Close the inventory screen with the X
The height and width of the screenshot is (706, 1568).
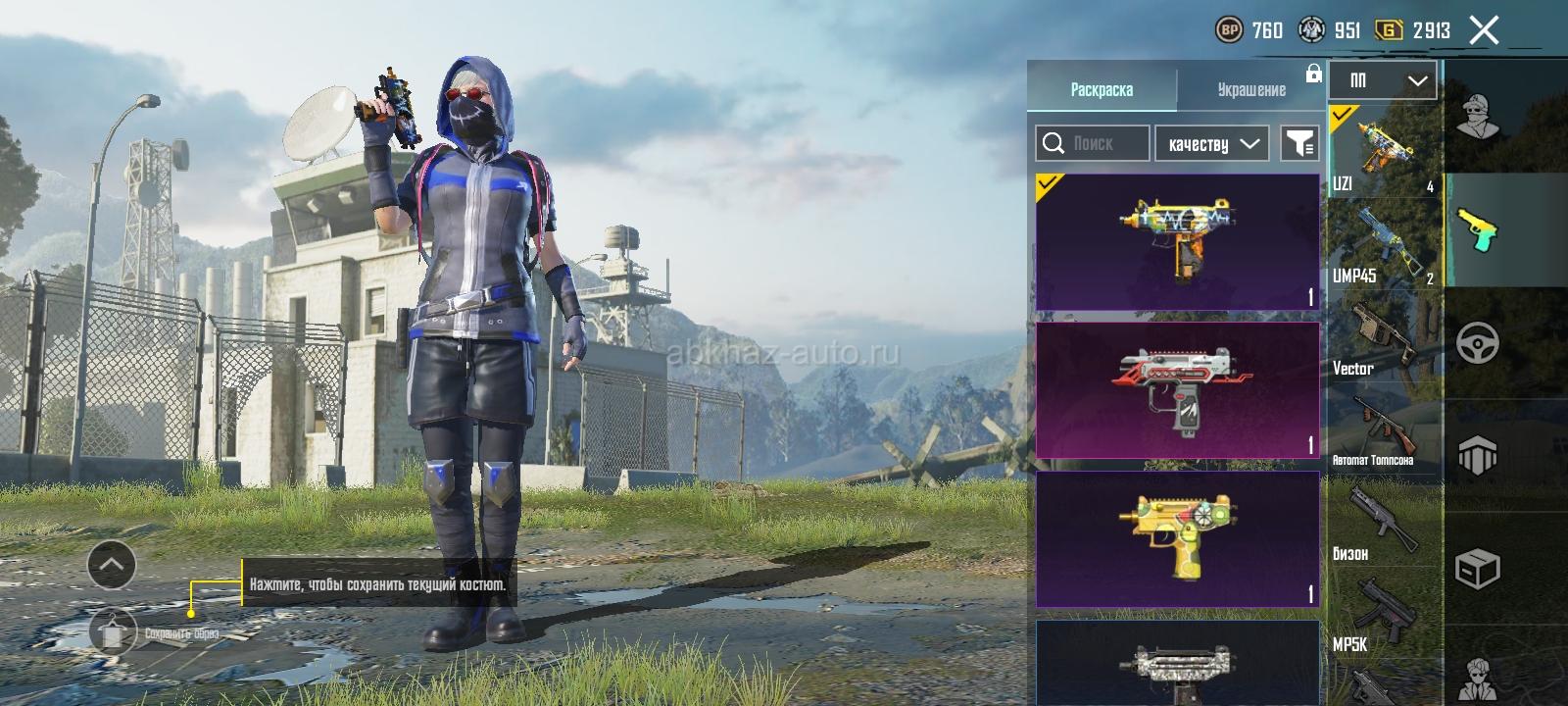(1484, 30)
